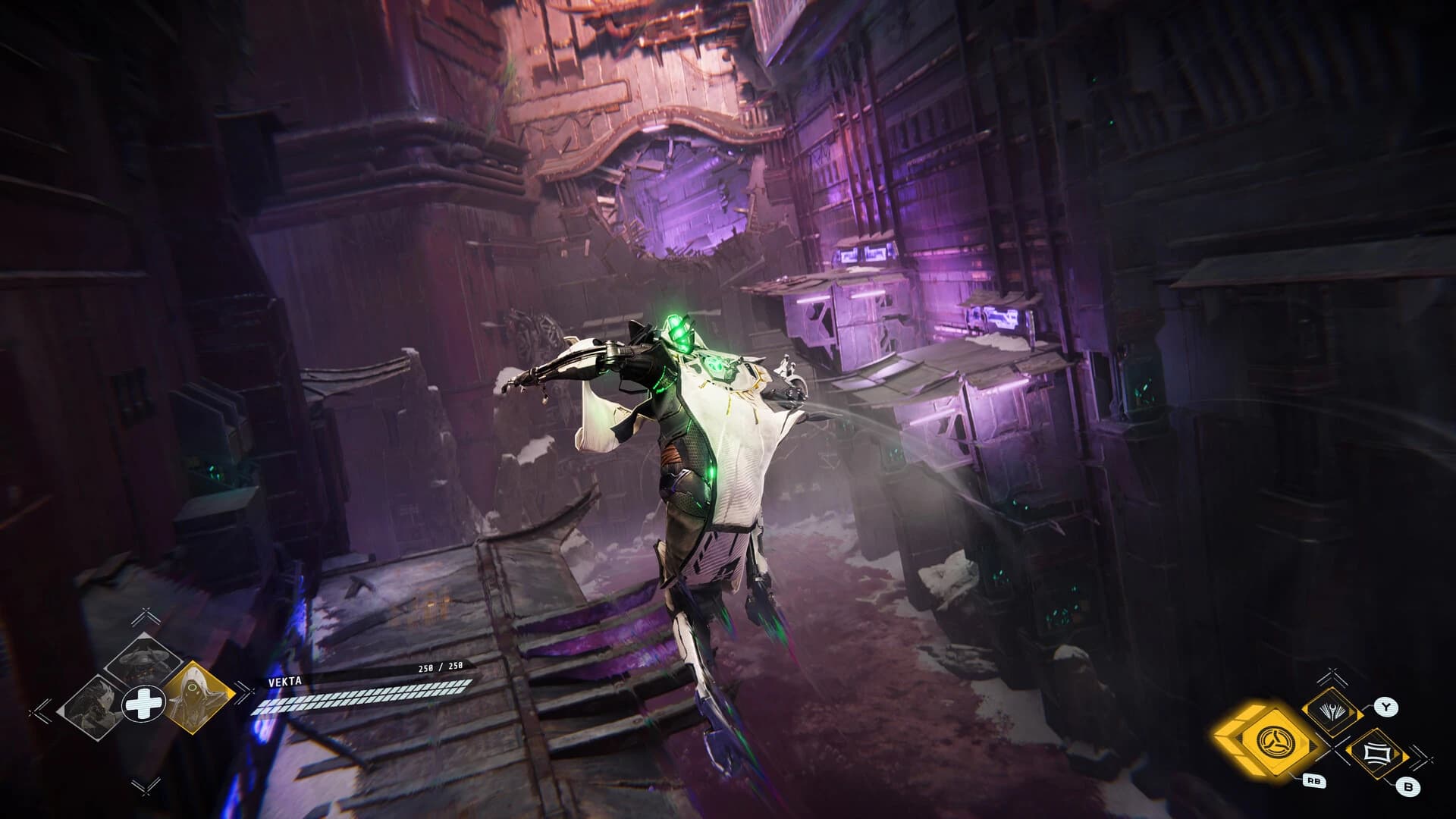Click the circular Y controller button icon
This screenshot has height=819, width=1456.
pyautogui.click(x=1385, y=707)
